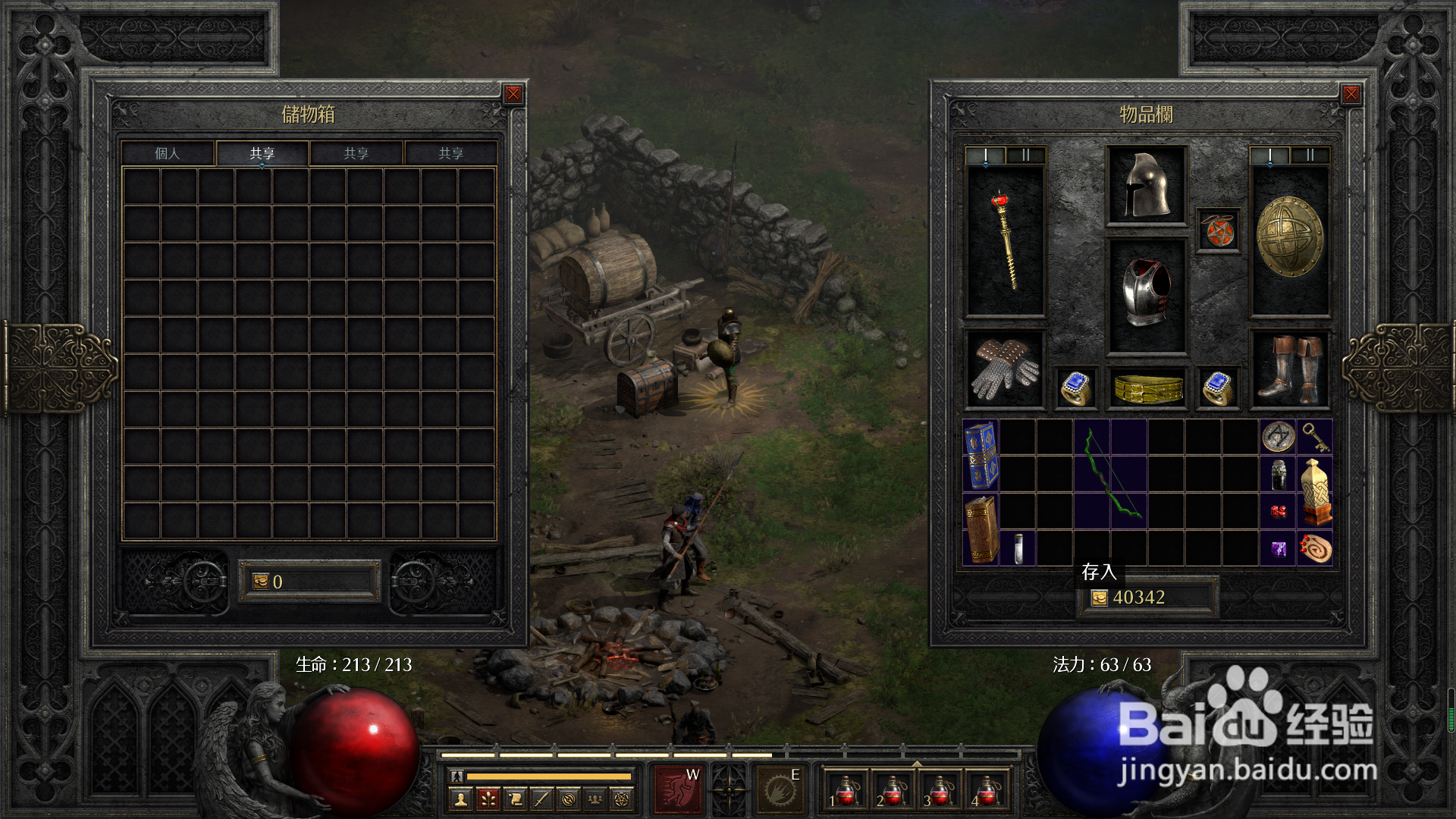Pick up the green bow in inventory
This screenshot has width=1456, height=819.
[x=1111, y=474]
